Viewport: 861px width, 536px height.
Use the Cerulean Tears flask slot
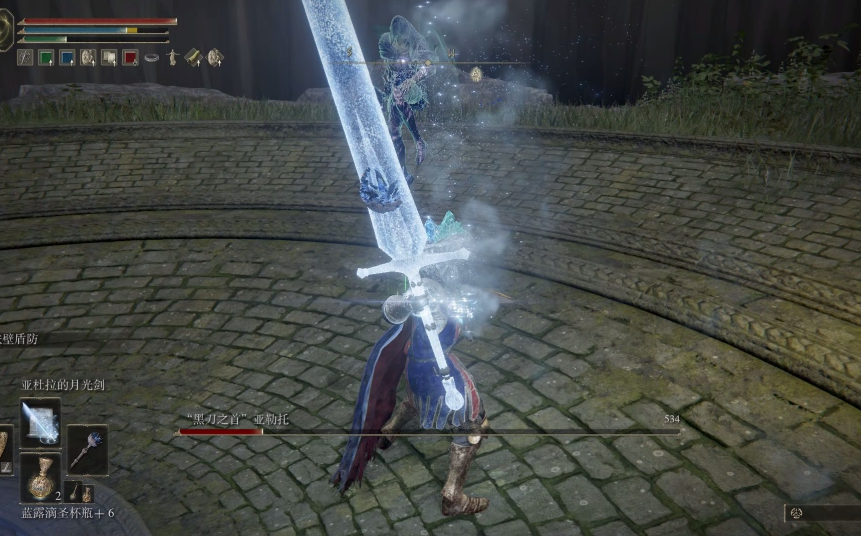pos(40,477)
